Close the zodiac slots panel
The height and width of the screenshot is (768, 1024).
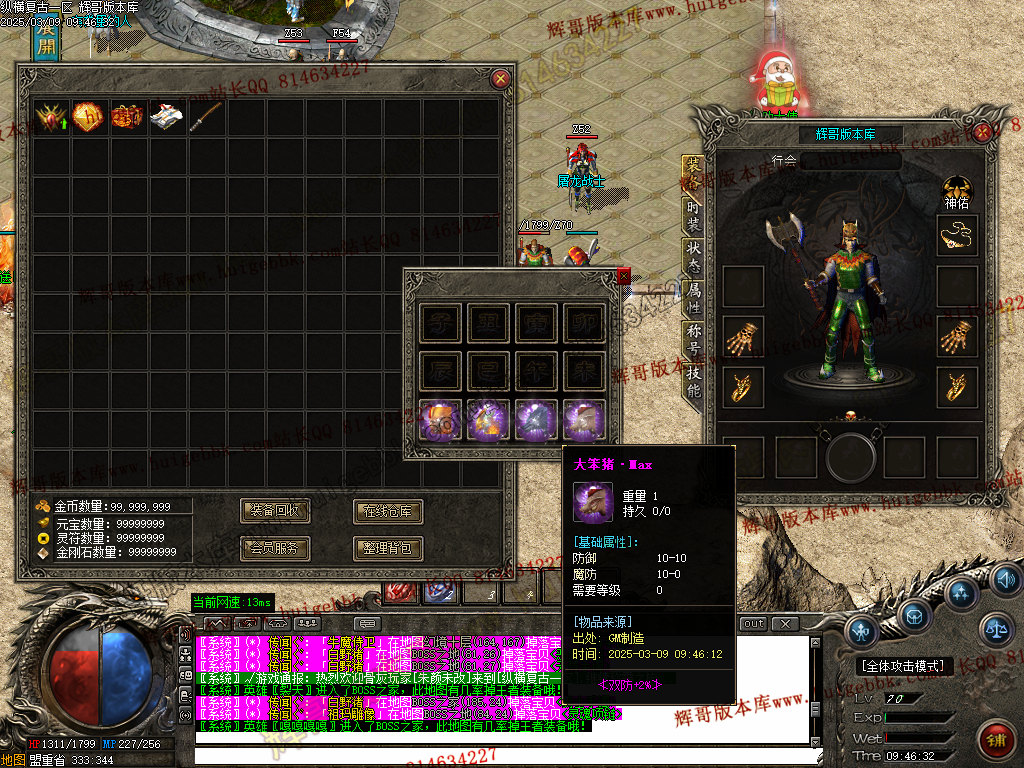[x=624, y=276]
